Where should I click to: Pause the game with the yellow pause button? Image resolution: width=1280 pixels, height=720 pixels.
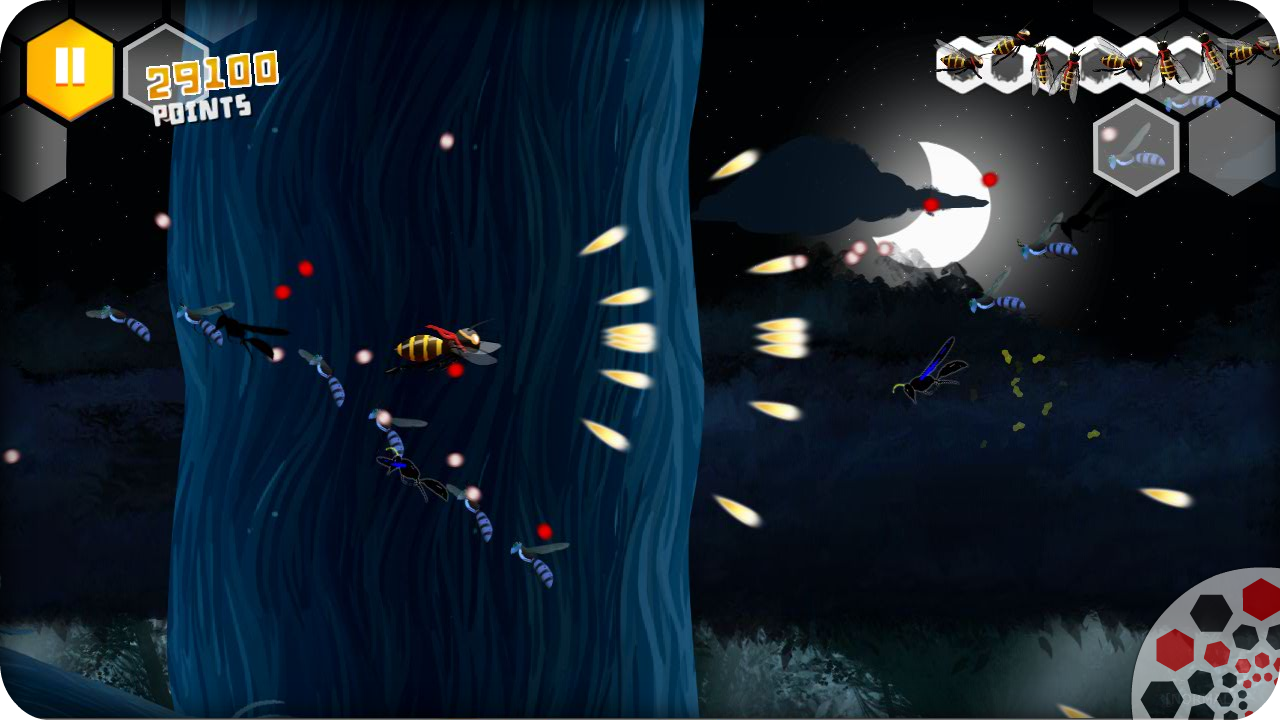pos(68,68)
